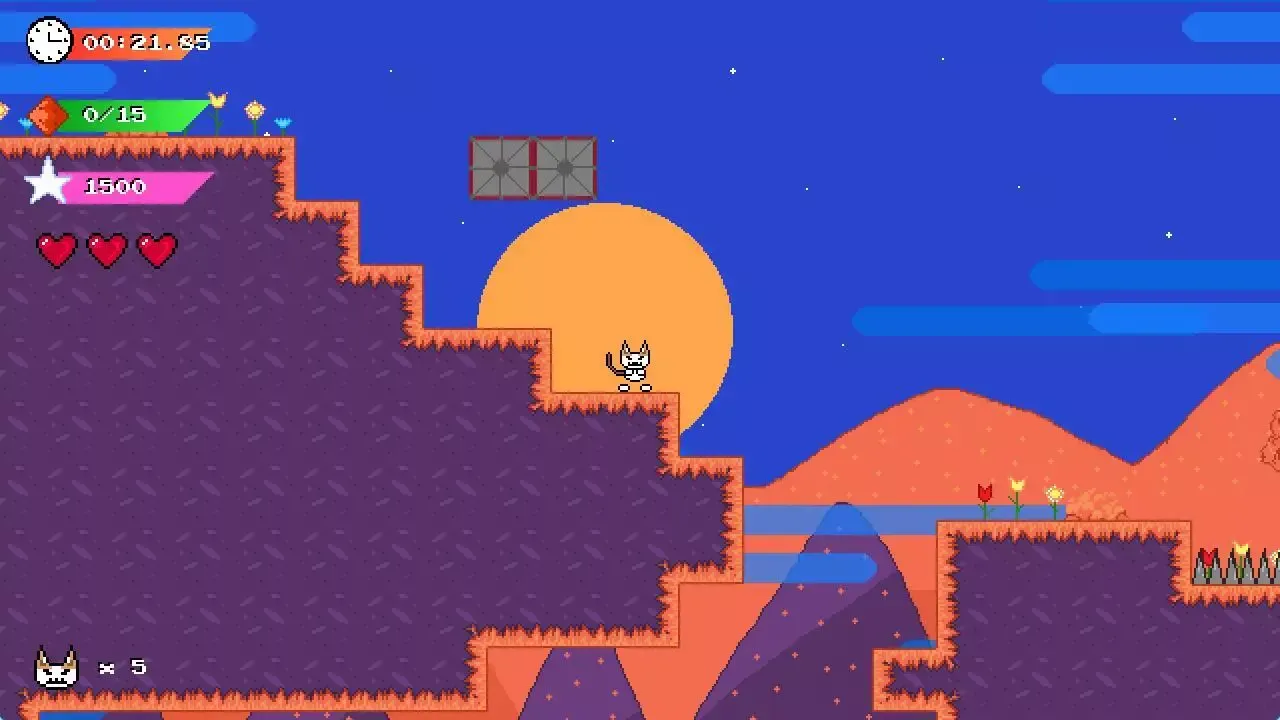
Task: Select the red tulip on the right platform
Action: pos(985,492)
